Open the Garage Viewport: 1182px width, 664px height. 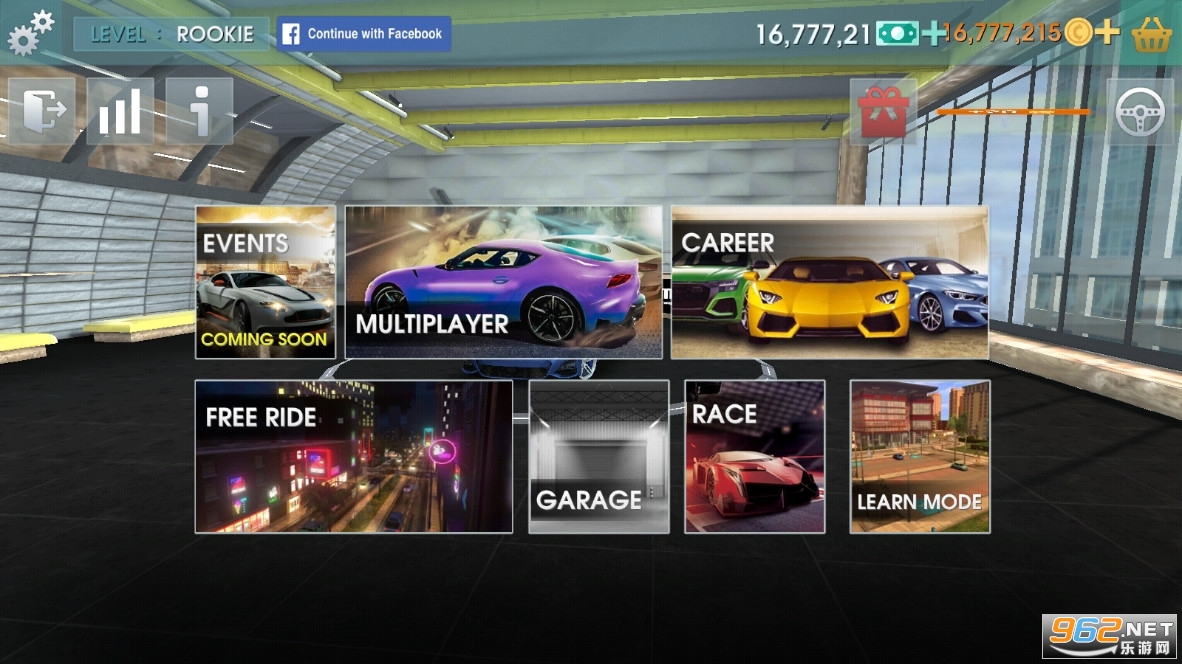tap(598, 456)
